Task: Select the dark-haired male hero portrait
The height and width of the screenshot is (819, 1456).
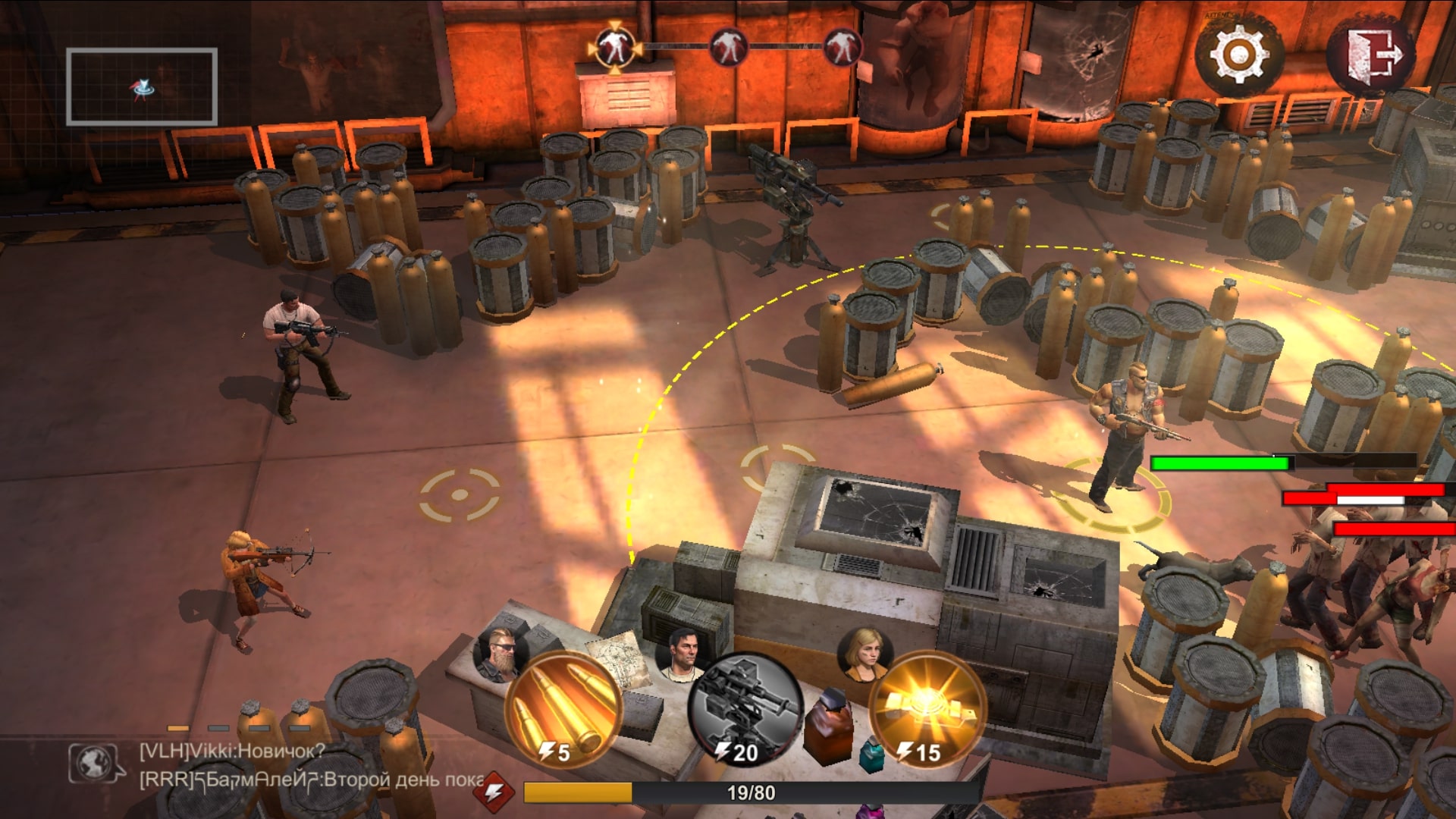Action: (x=682, y=651)
